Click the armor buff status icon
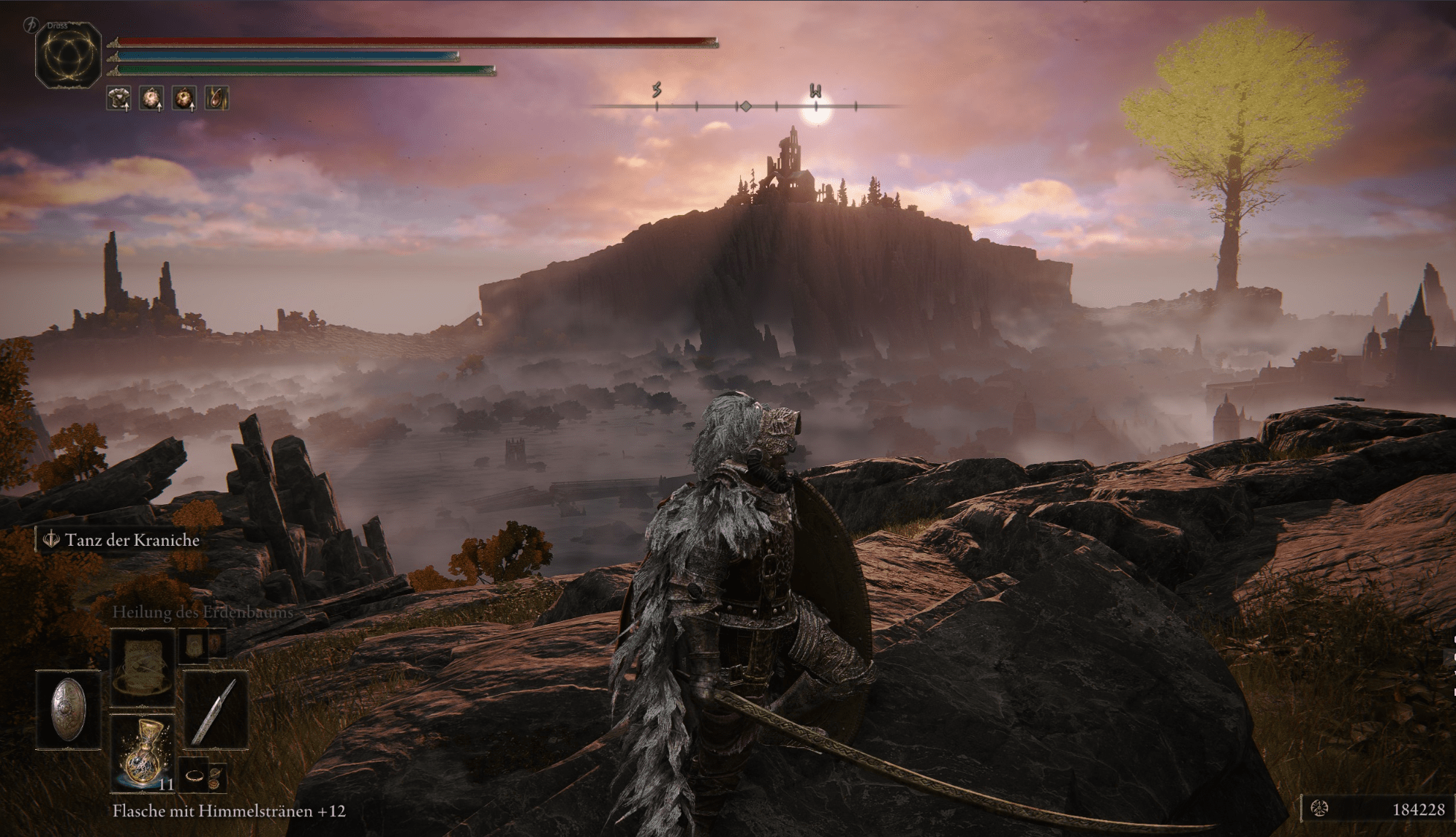The image size is (1456, 837). pos(118,98)
